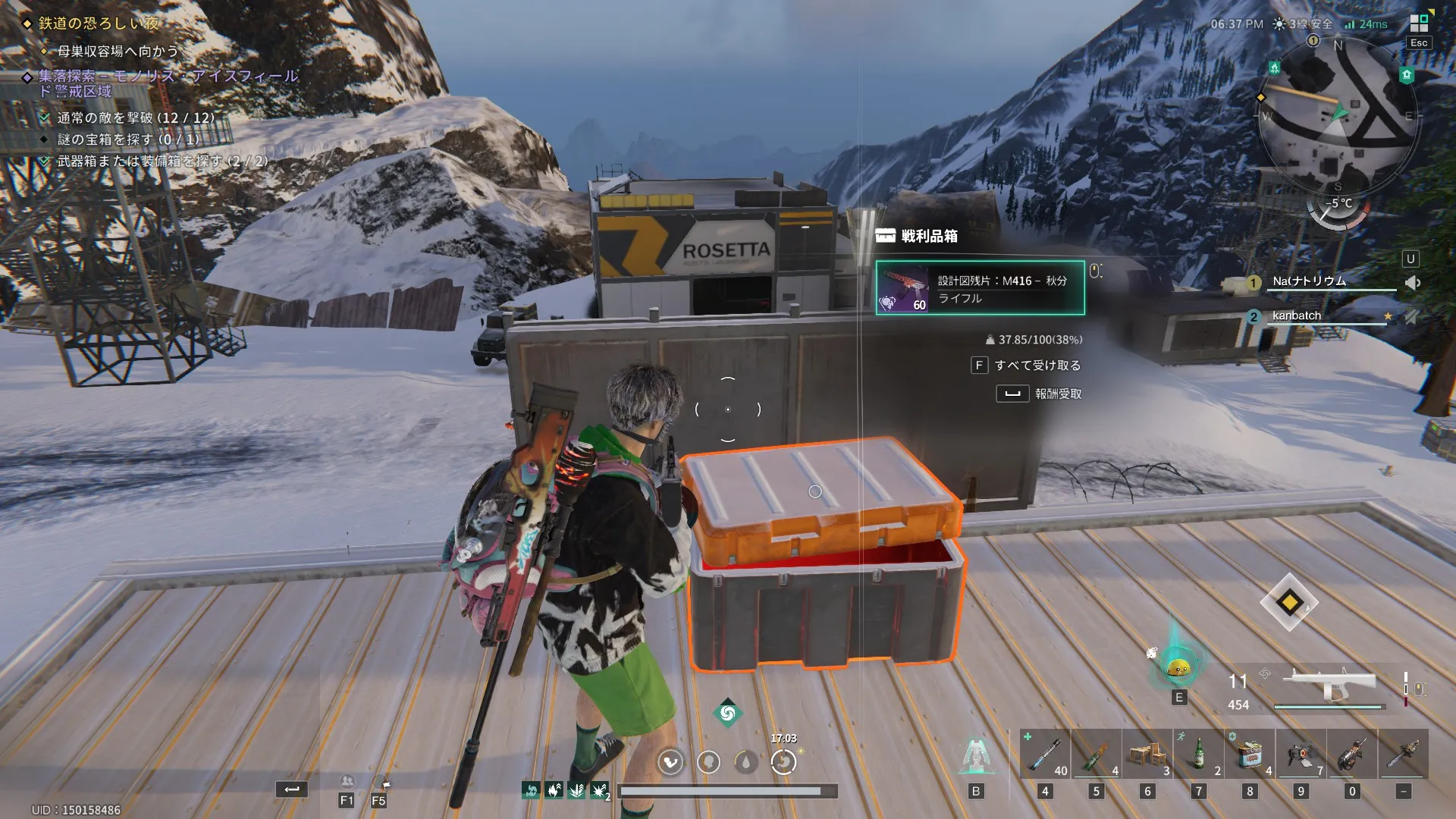Select teammate kanbatch in party list
Screen dimensions: 1456x819
(x=1297, y=316)
